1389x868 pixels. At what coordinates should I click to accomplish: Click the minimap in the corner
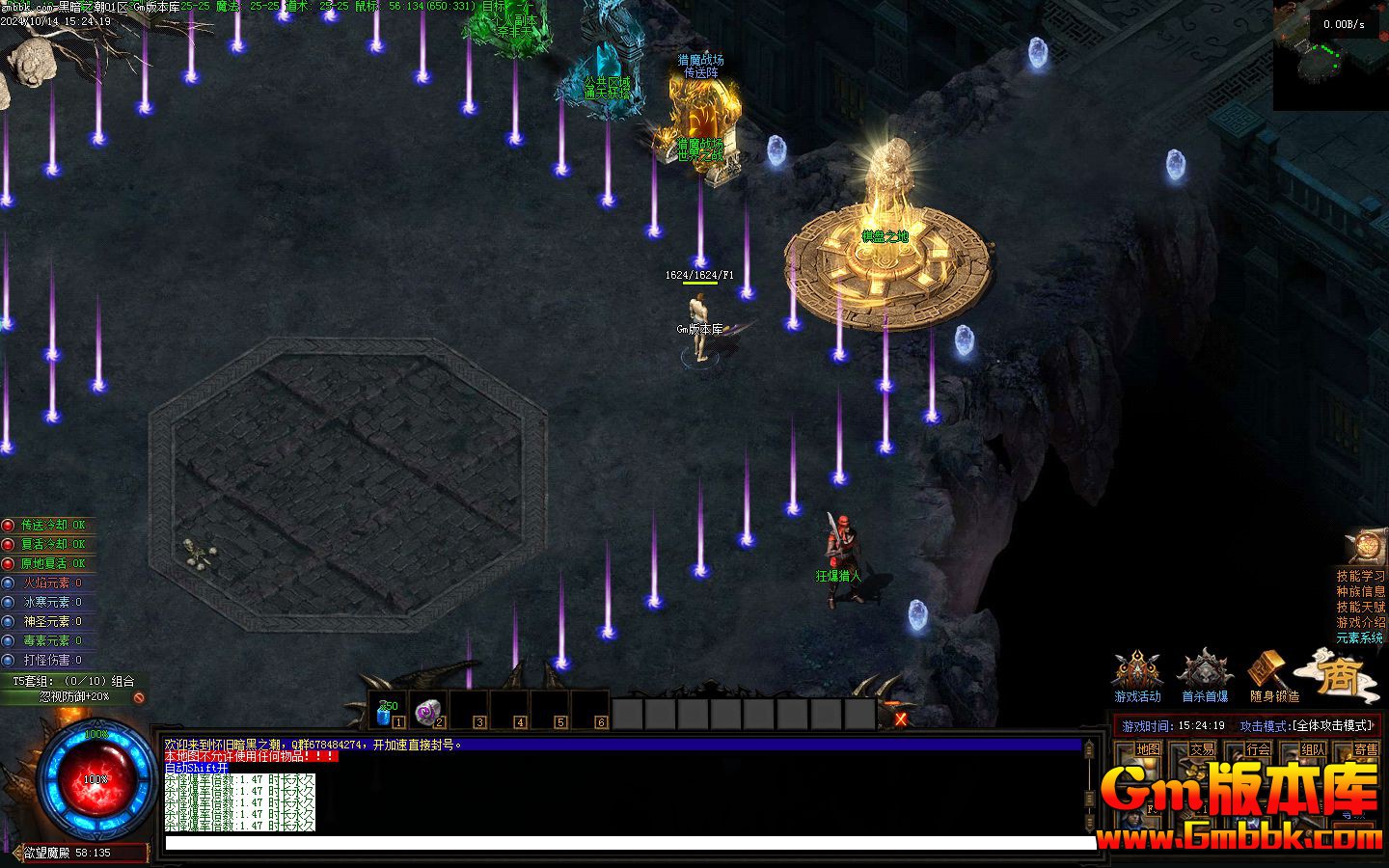click(x=1330, y=58)
